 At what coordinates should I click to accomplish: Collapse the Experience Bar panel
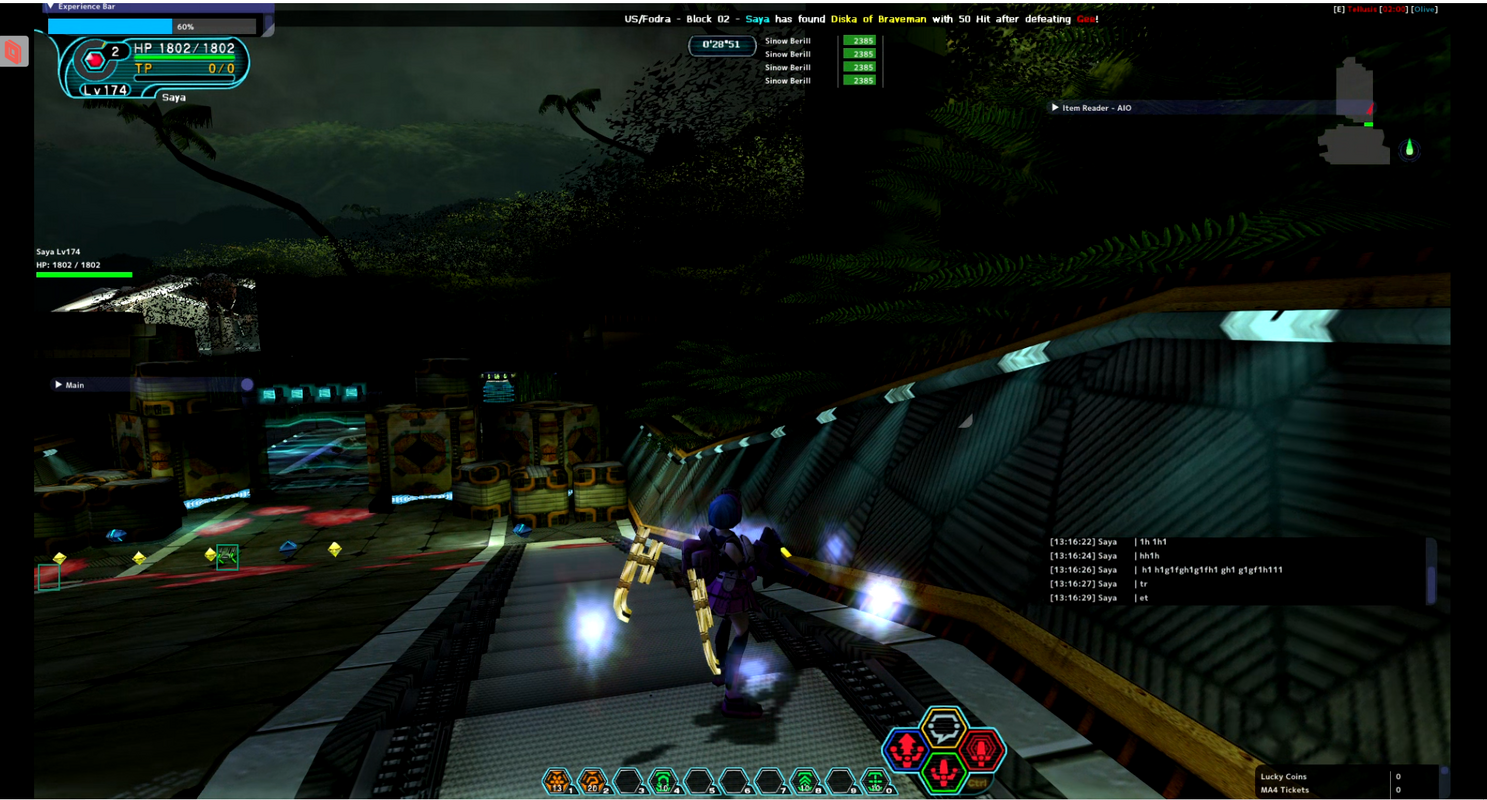click(51, 6)
